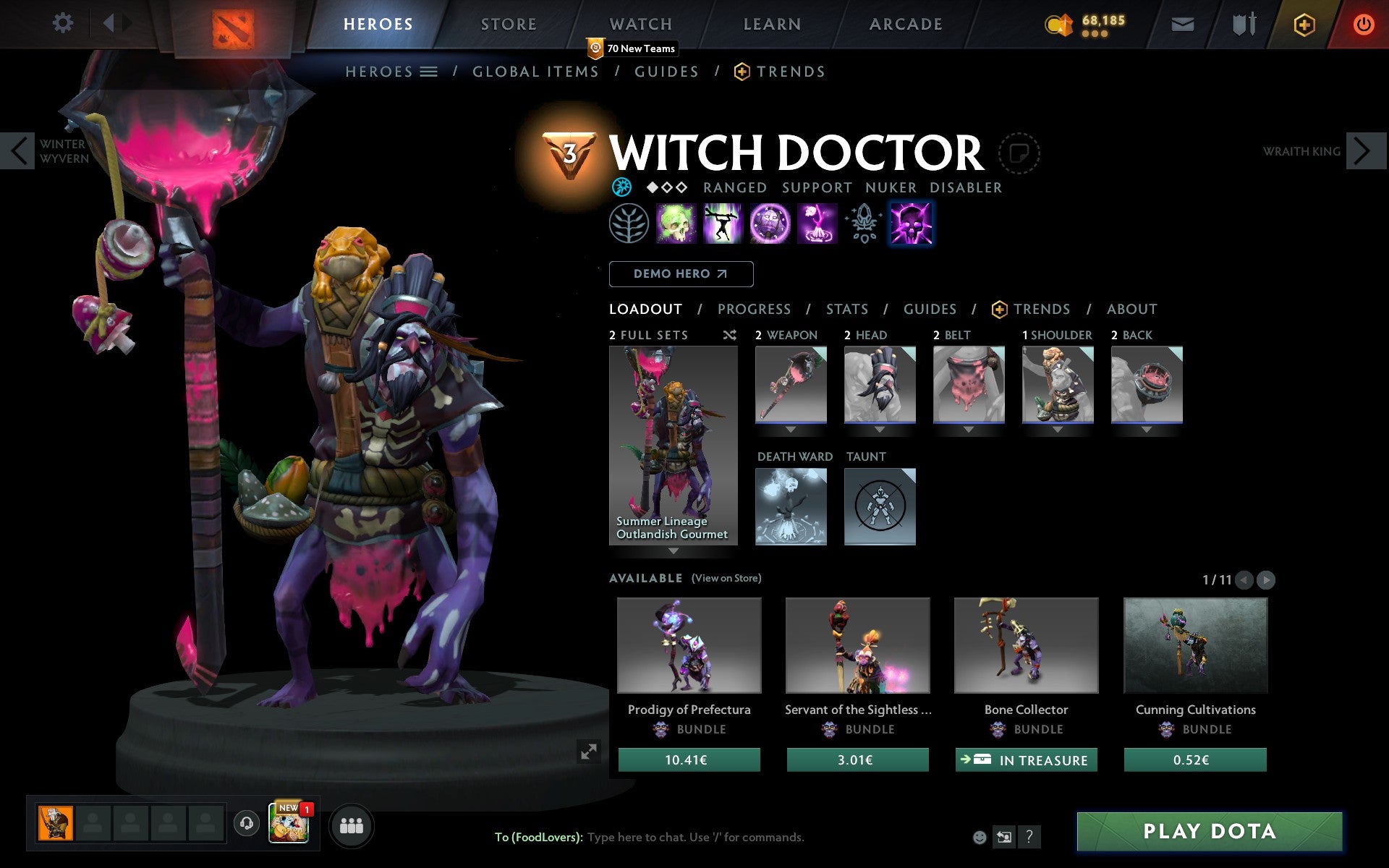Open the weapon slot dropdown arrow
Screen dimensions: 1389x868
[x=791, y=428]
